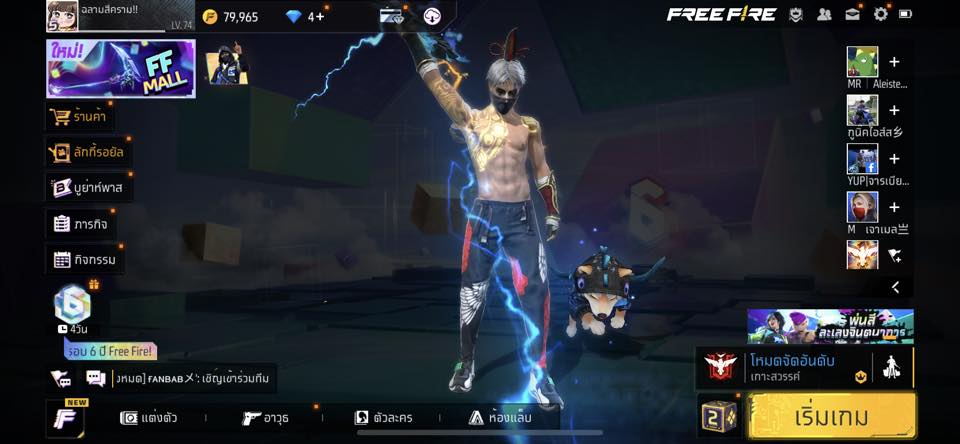Switch to the ตัวละคร character tab

point(384,418)
